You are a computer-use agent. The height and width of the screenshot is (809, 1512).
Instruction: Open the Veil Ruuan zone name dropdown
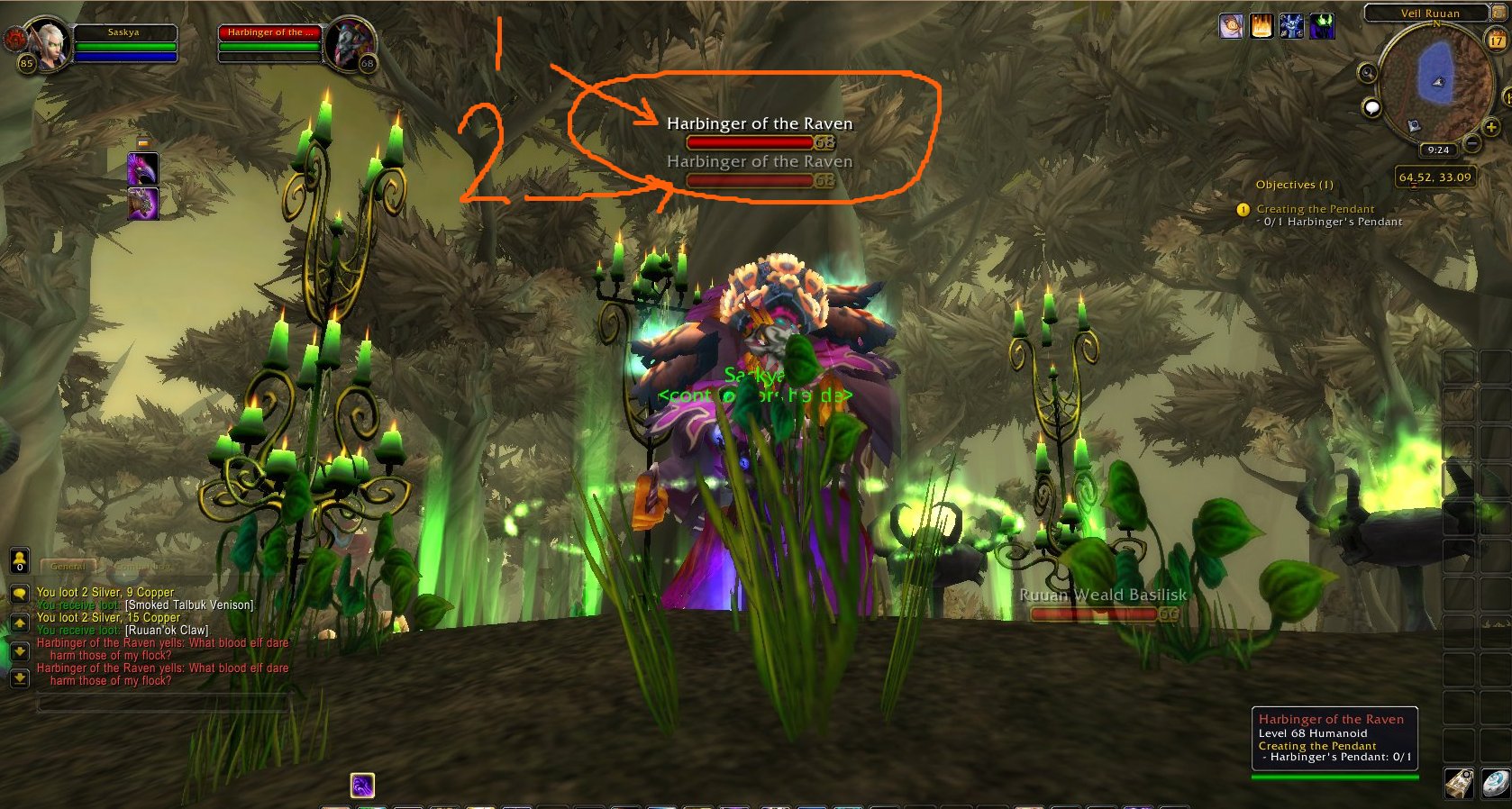click(x=1431, y=14)
